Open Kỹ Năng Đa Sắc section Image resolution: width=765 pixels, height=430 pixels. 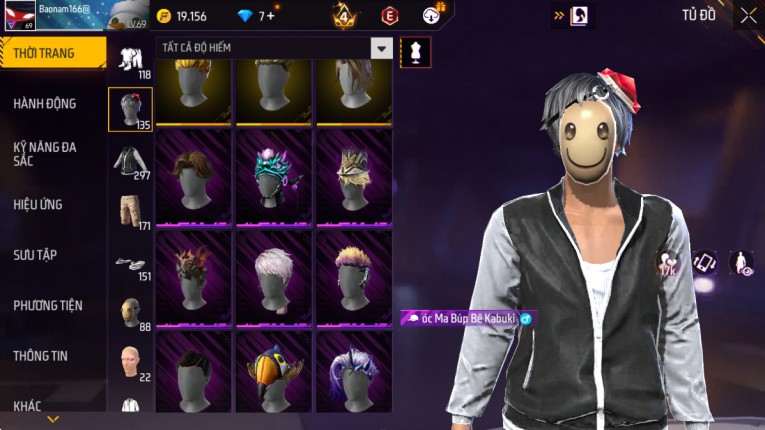click(x=45, y=153)
